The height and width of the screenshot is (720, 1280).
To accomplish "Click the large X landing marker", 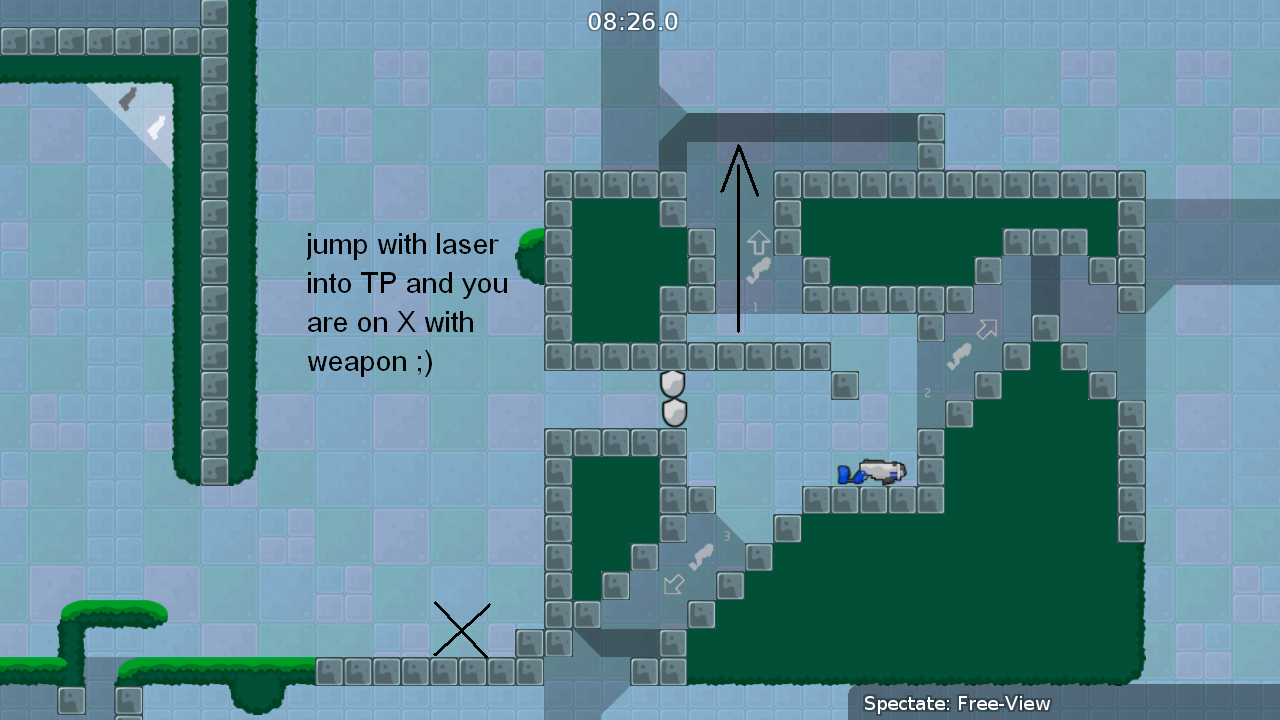I will (462, 630).
